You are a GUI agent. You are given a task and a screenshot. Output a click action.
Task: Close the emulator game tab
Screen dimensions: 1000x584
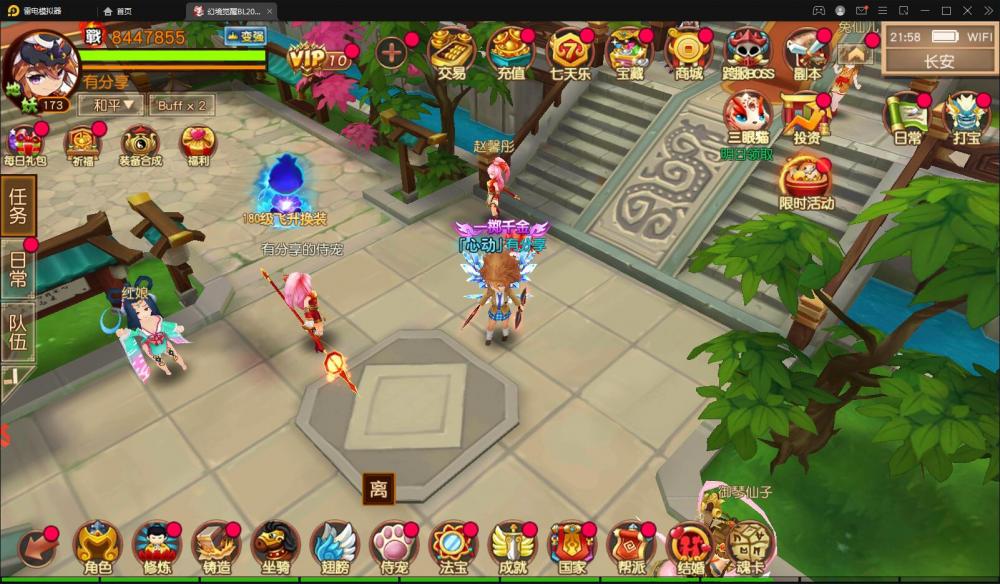coord(270,11)
